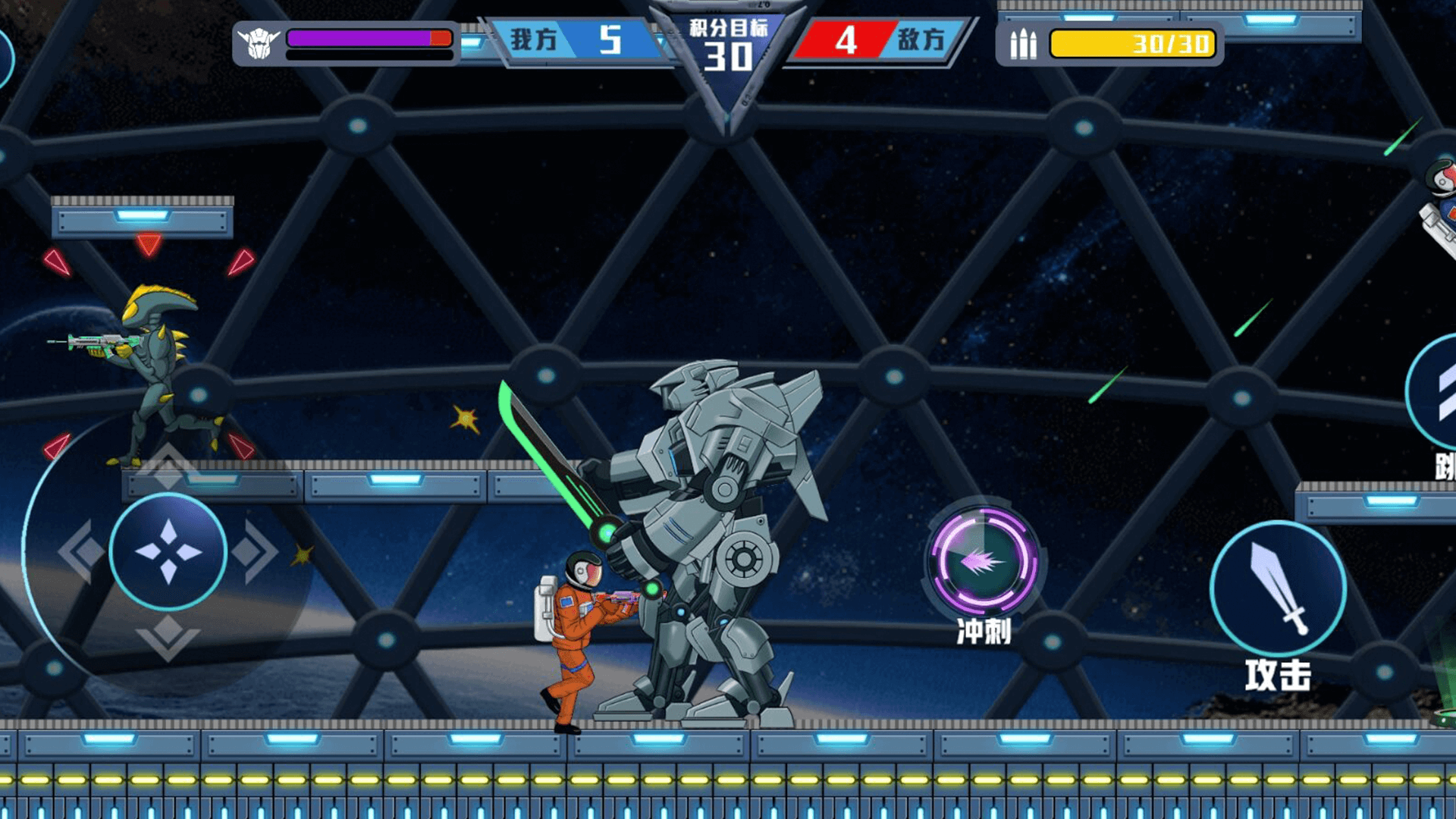This screenshot has height=819, width=1456.
Task: Tap the joystick's down arrow
Action: pos(168,637)
